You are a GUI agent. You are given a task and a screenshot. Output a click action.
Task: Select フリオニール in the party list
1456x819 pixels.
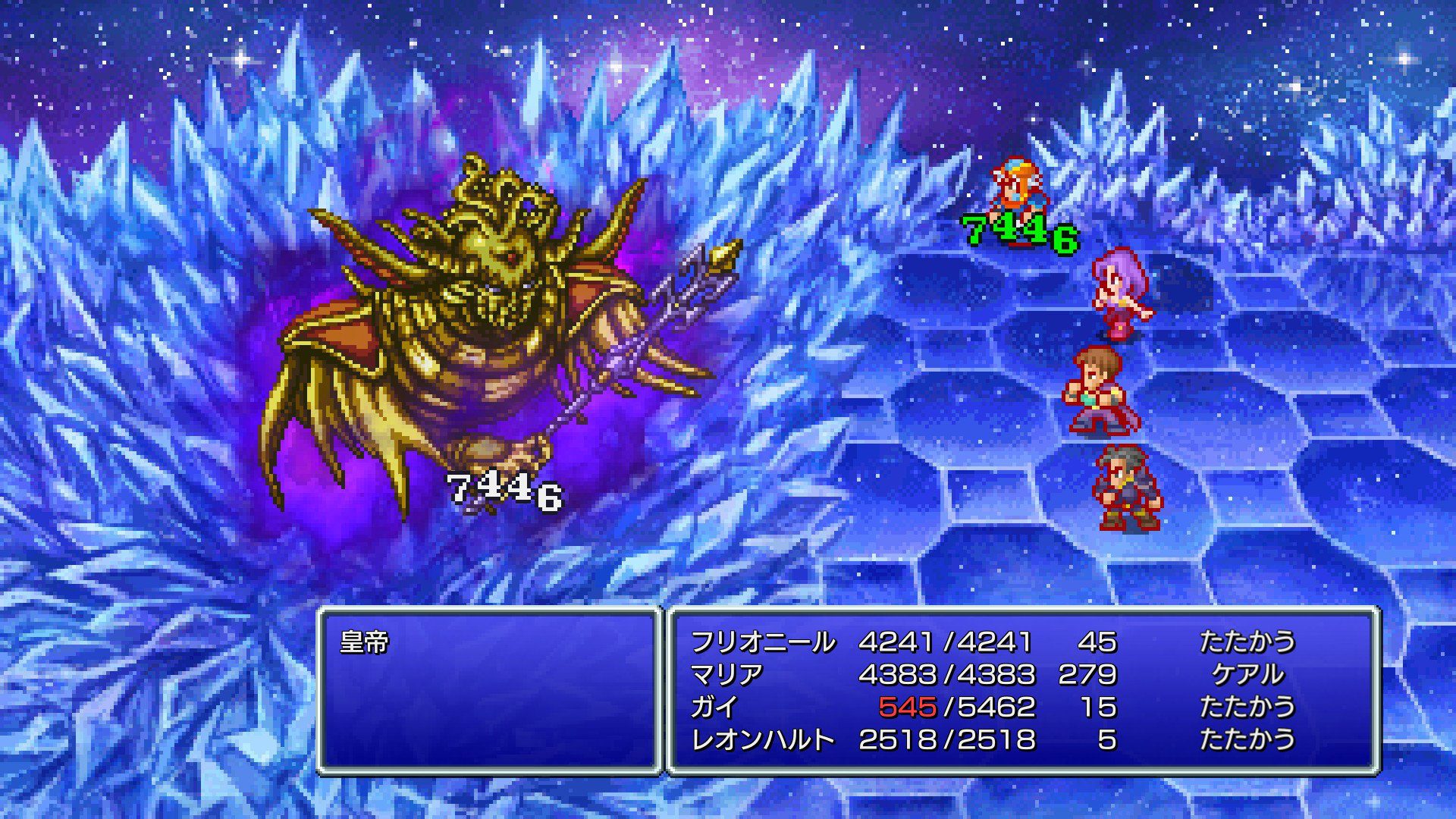pyautogui.click(x=762, y=642)
